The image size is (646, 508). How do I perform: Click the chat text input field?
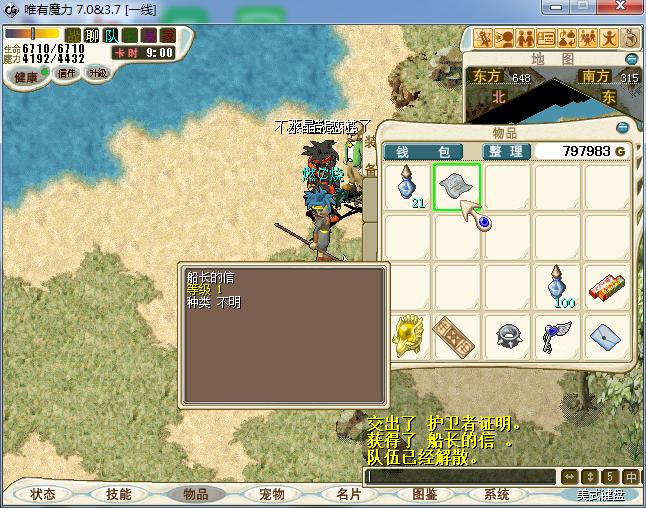tap(460, 476)
